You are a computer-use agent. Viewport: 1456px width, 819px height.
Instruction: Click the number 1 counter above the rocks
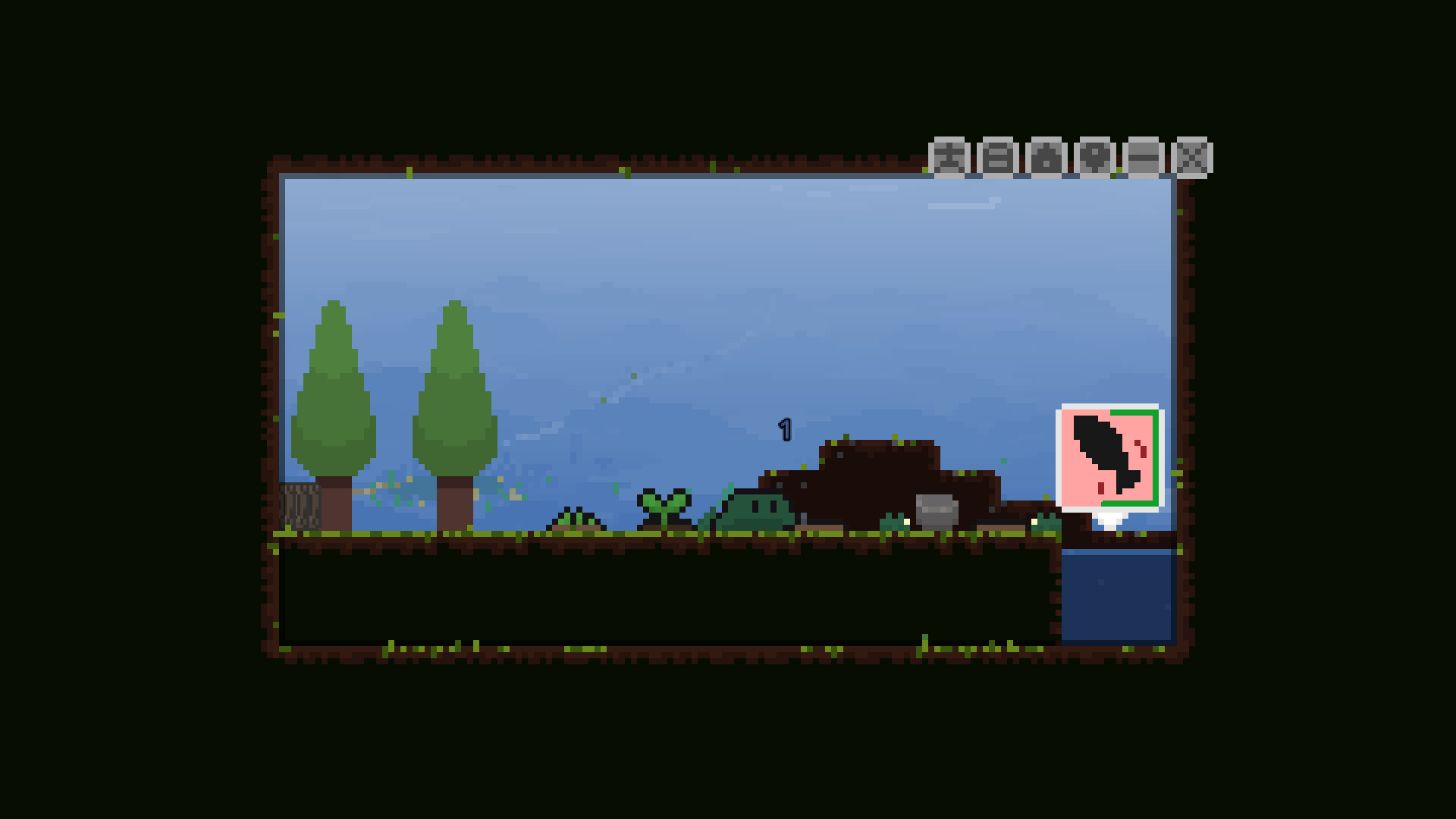786,429
